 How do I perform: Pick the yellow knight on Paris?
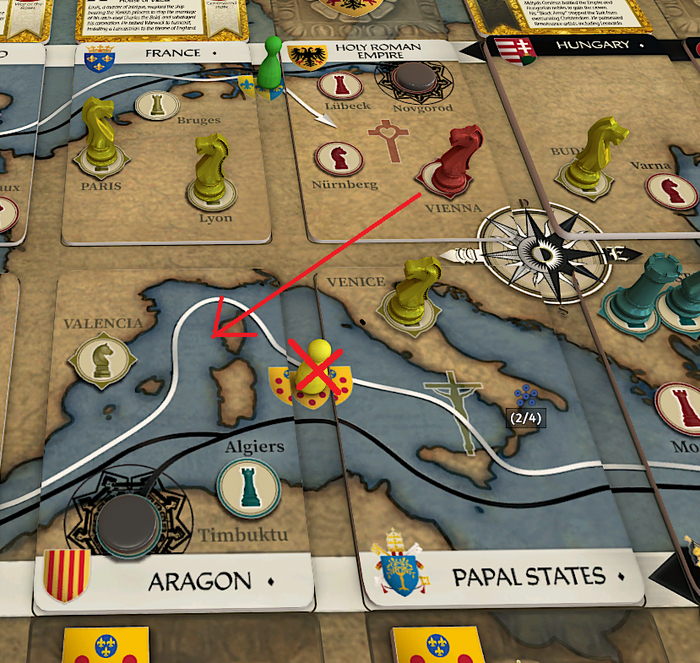click(99, 135)
